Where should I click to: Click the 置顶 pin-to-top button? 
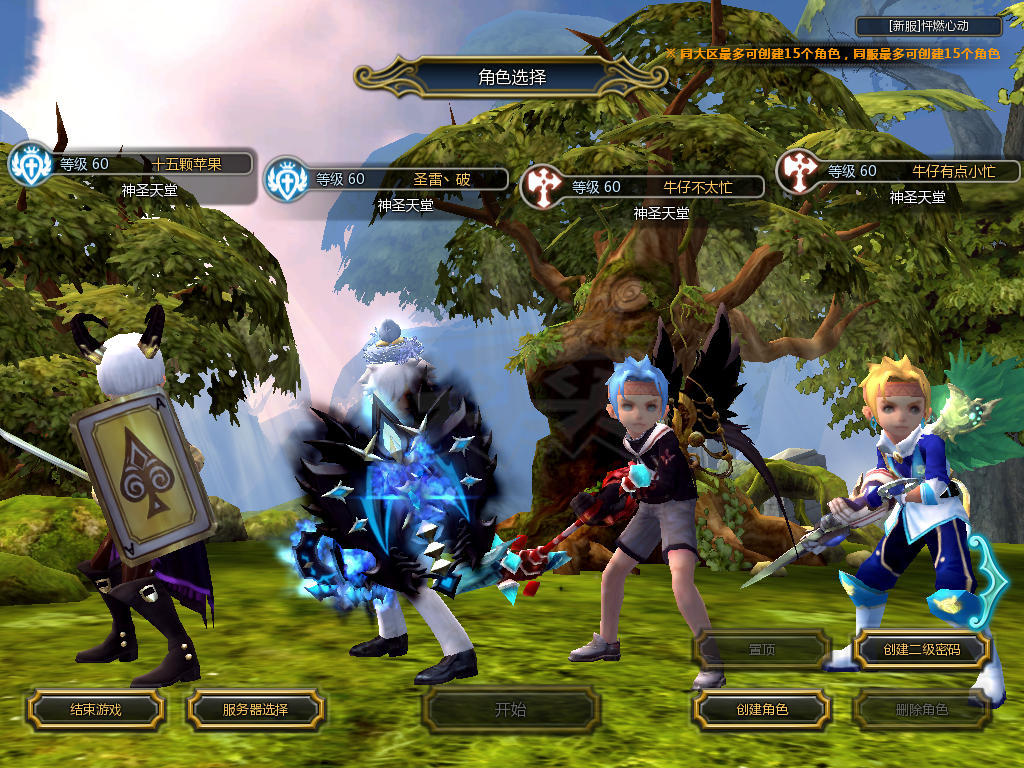(x=762, y=650)
